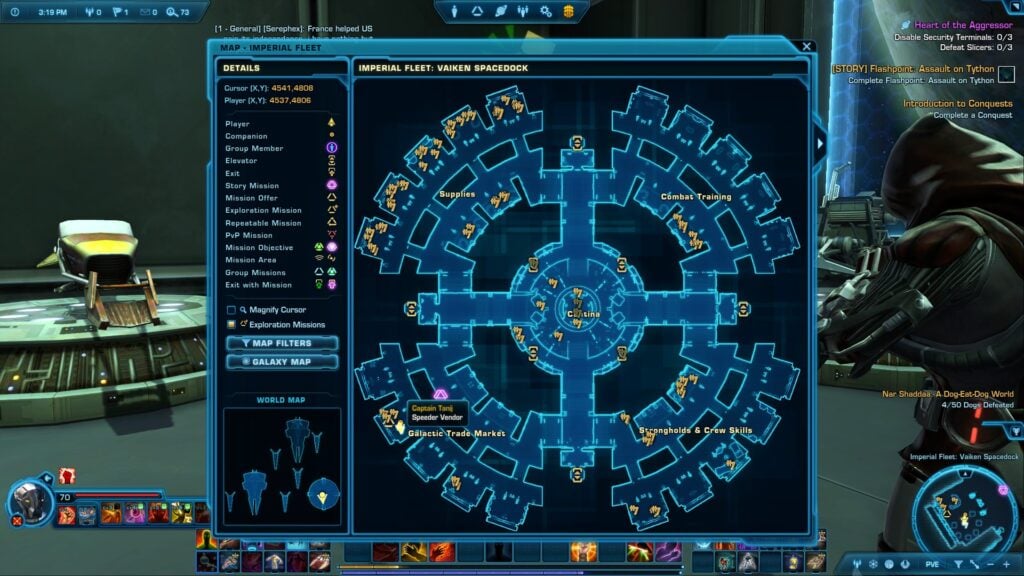Click the Captain Tanij speeder vendor marker
This screenshot has height=576, width=1024.
(398, 427)
